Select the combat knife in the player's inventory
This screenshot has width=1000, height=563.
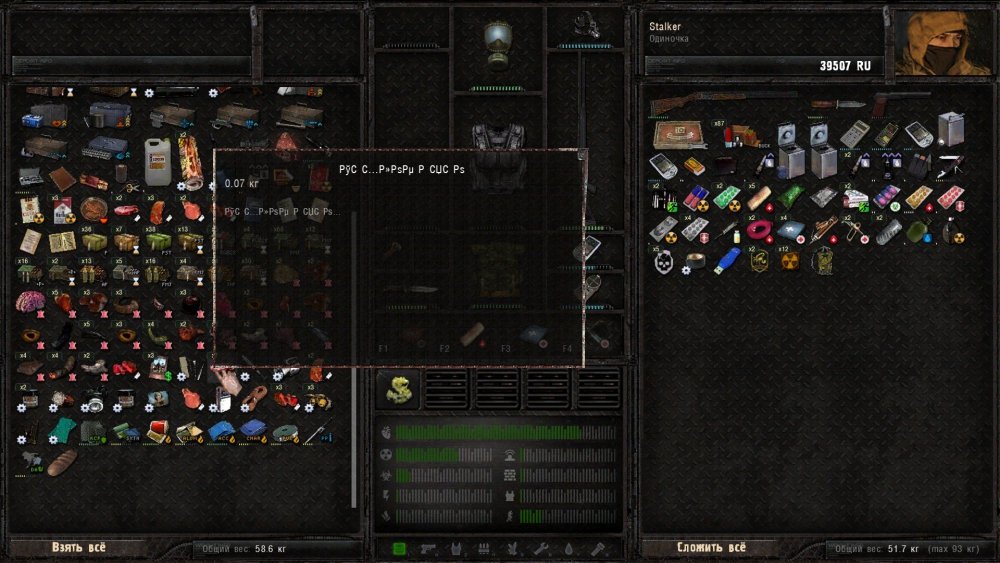[x=838, y=103]
